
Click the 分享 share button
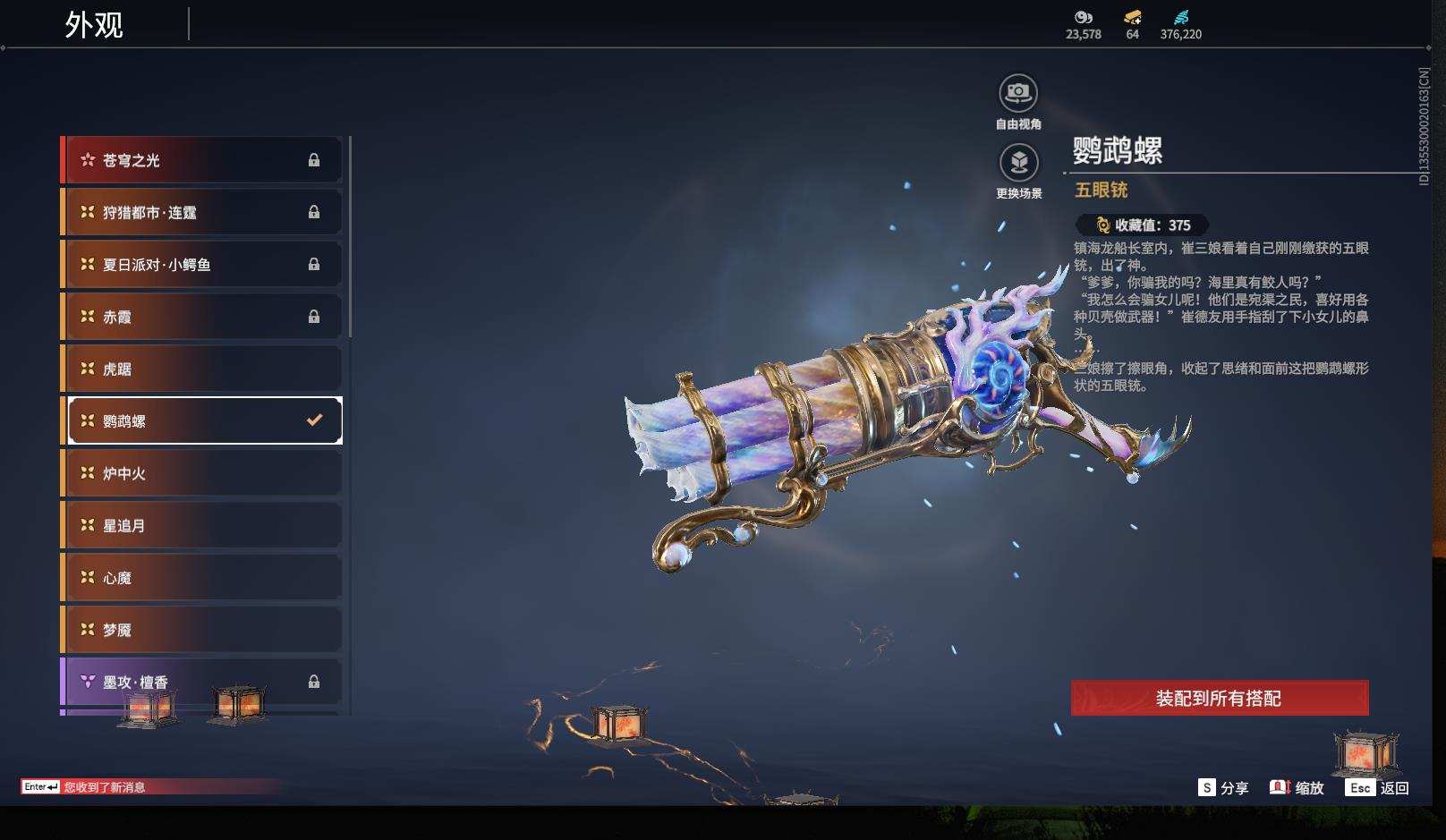[1223, 787]
